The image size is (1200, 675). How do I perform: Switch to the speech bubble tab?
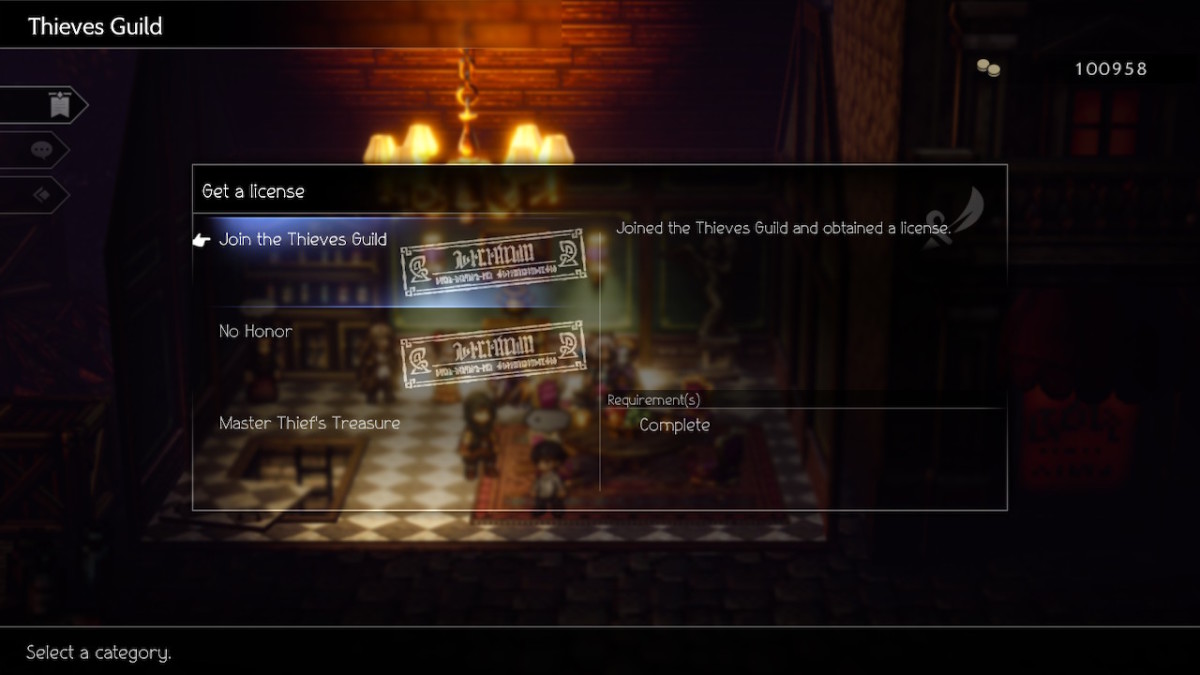pos(42,150)
